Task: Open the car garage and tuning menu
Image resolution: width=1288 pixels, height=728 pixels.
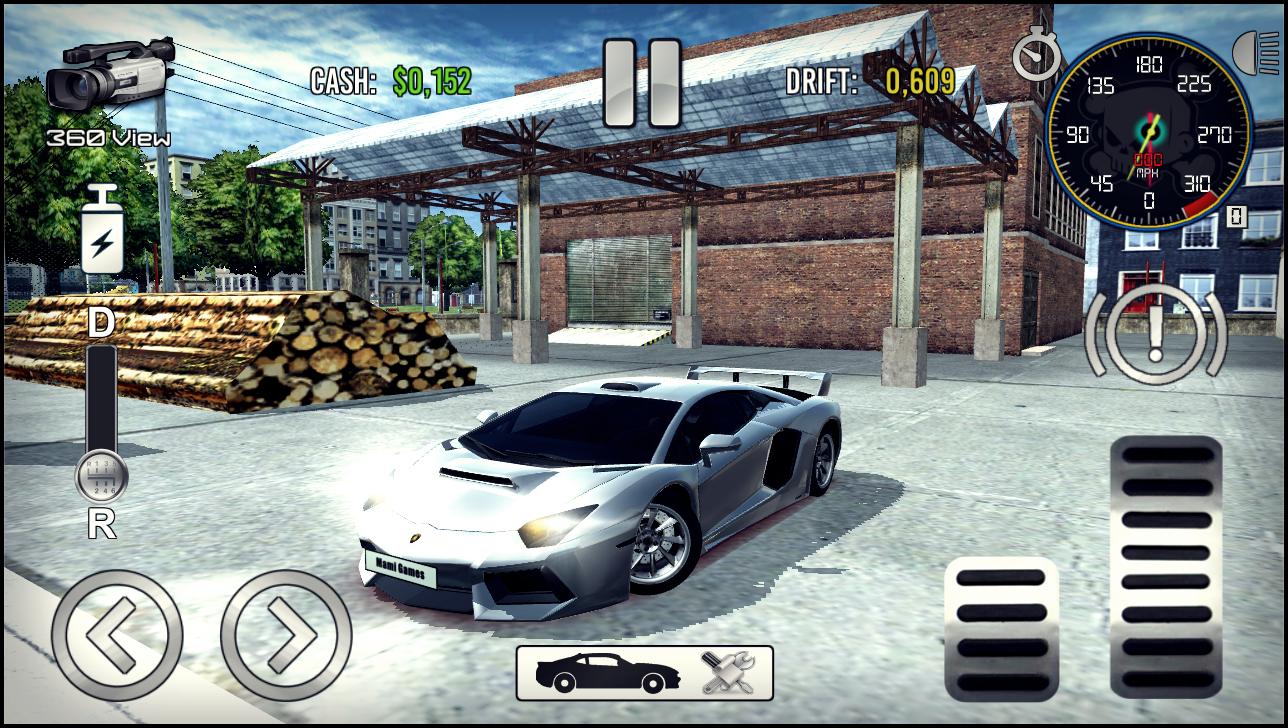Action: click(644, 672)
